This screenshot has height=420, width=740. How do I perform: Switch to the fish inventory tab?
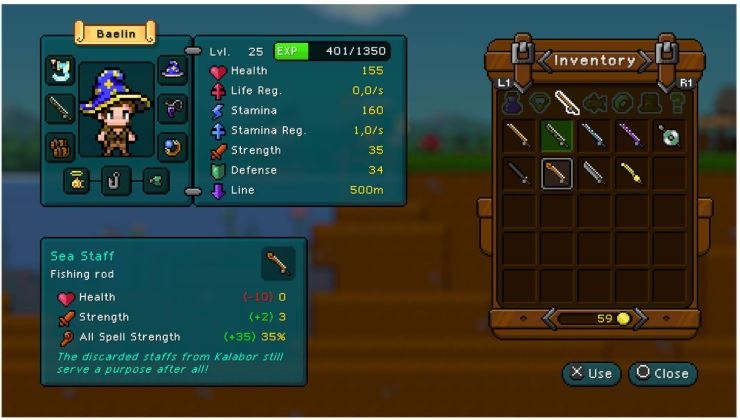[592, 101]
